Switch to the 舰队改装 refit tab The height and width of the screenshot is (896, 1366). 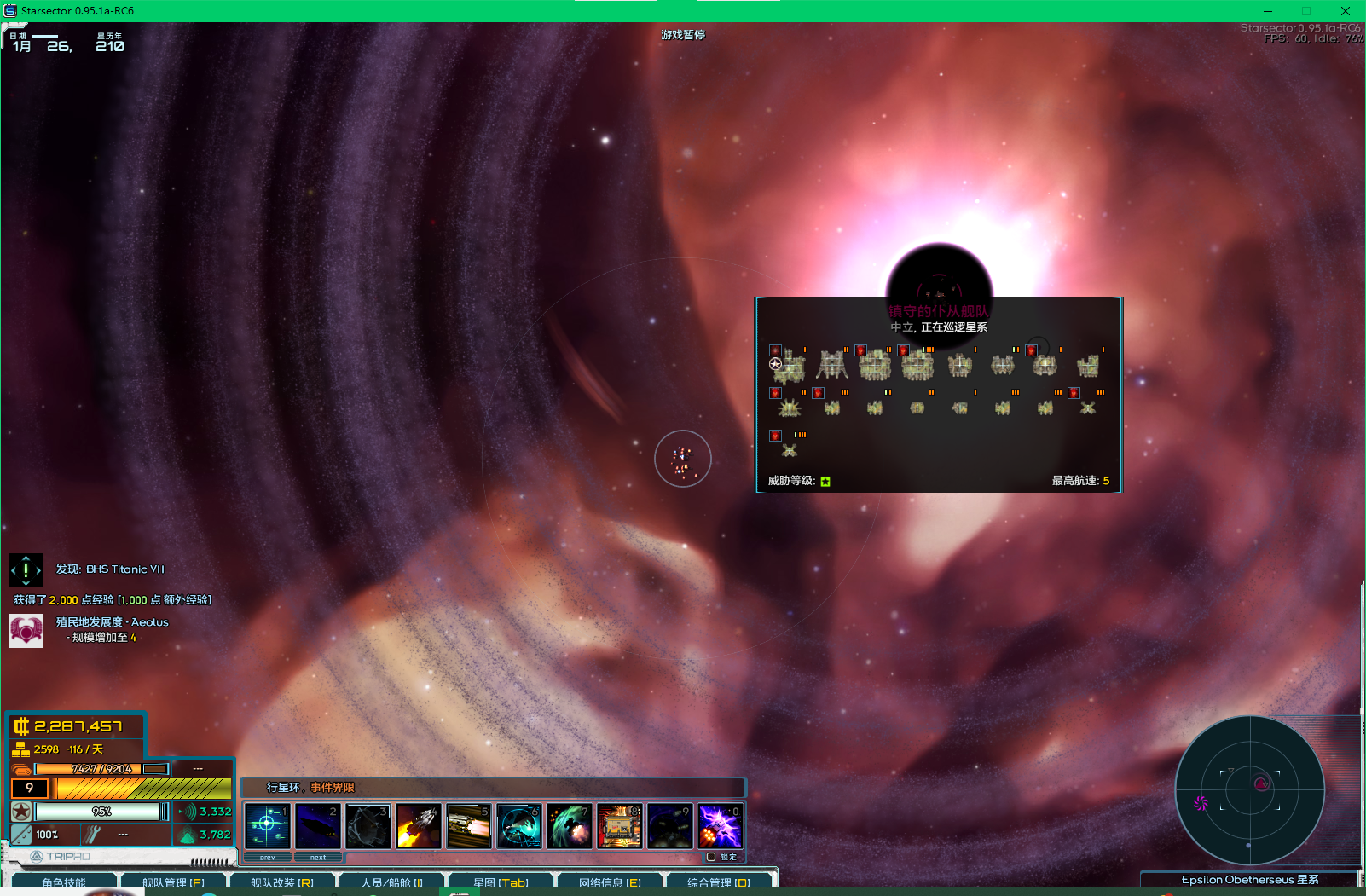coord(282,882)
